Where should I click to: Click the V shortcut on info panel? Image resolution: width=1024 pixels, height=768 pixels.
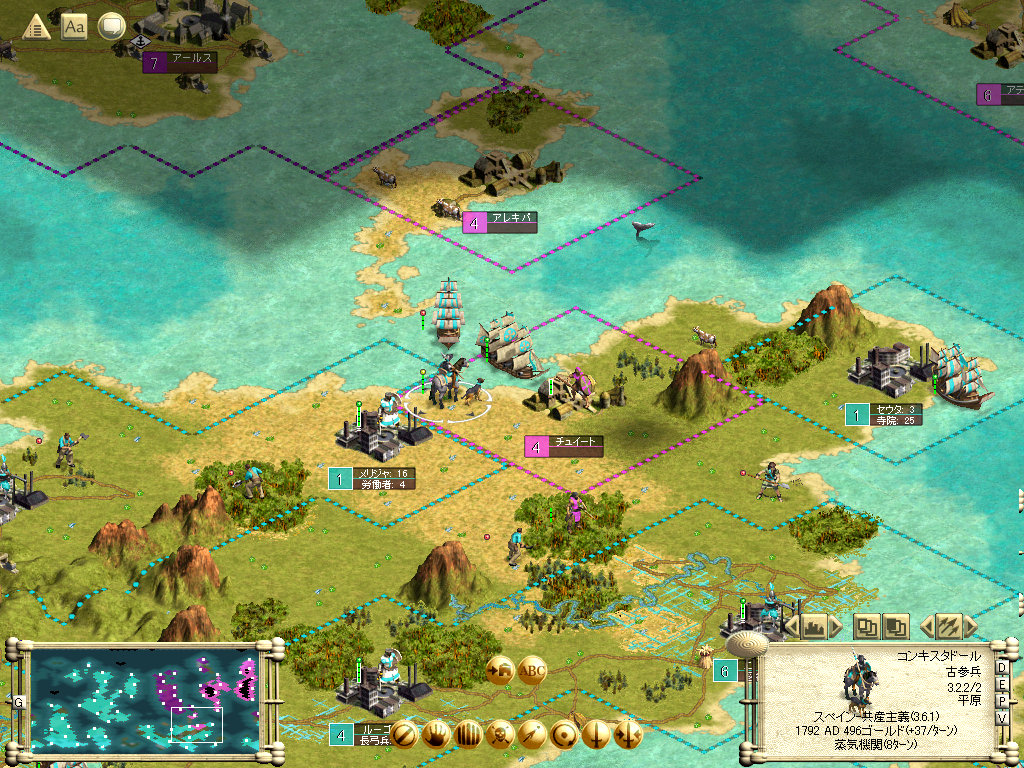(x=1002, y=719)
